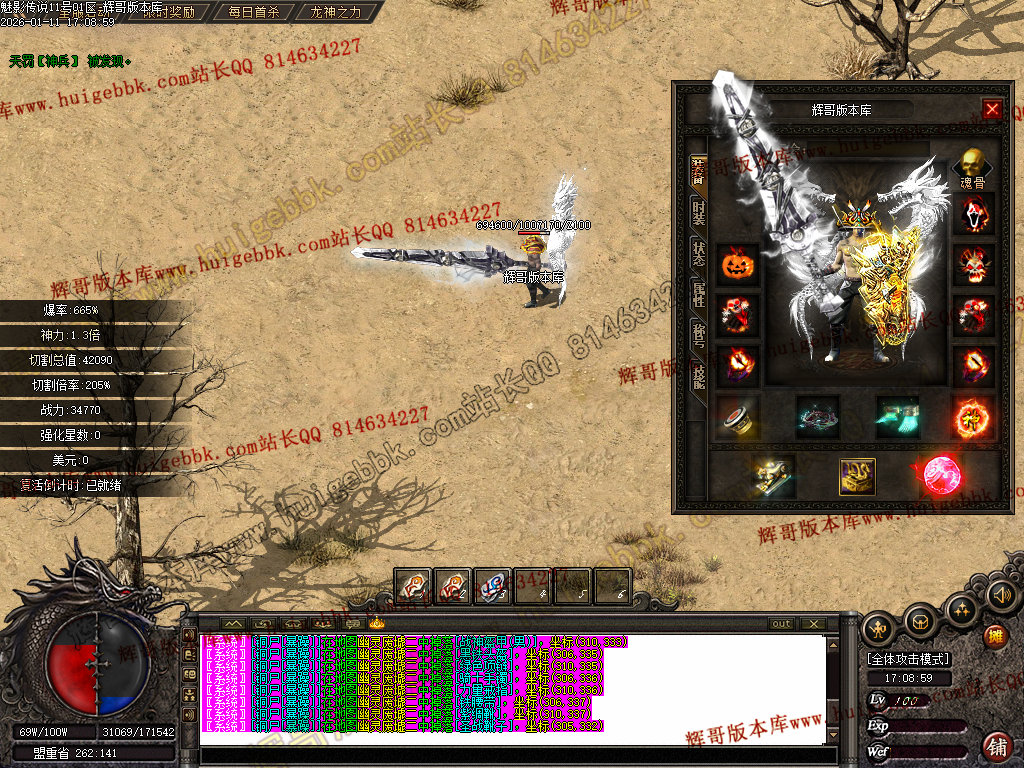Open the 龙神之力 dragon power menu
This screenshot has width=1024, height=768.
point(336,12)
